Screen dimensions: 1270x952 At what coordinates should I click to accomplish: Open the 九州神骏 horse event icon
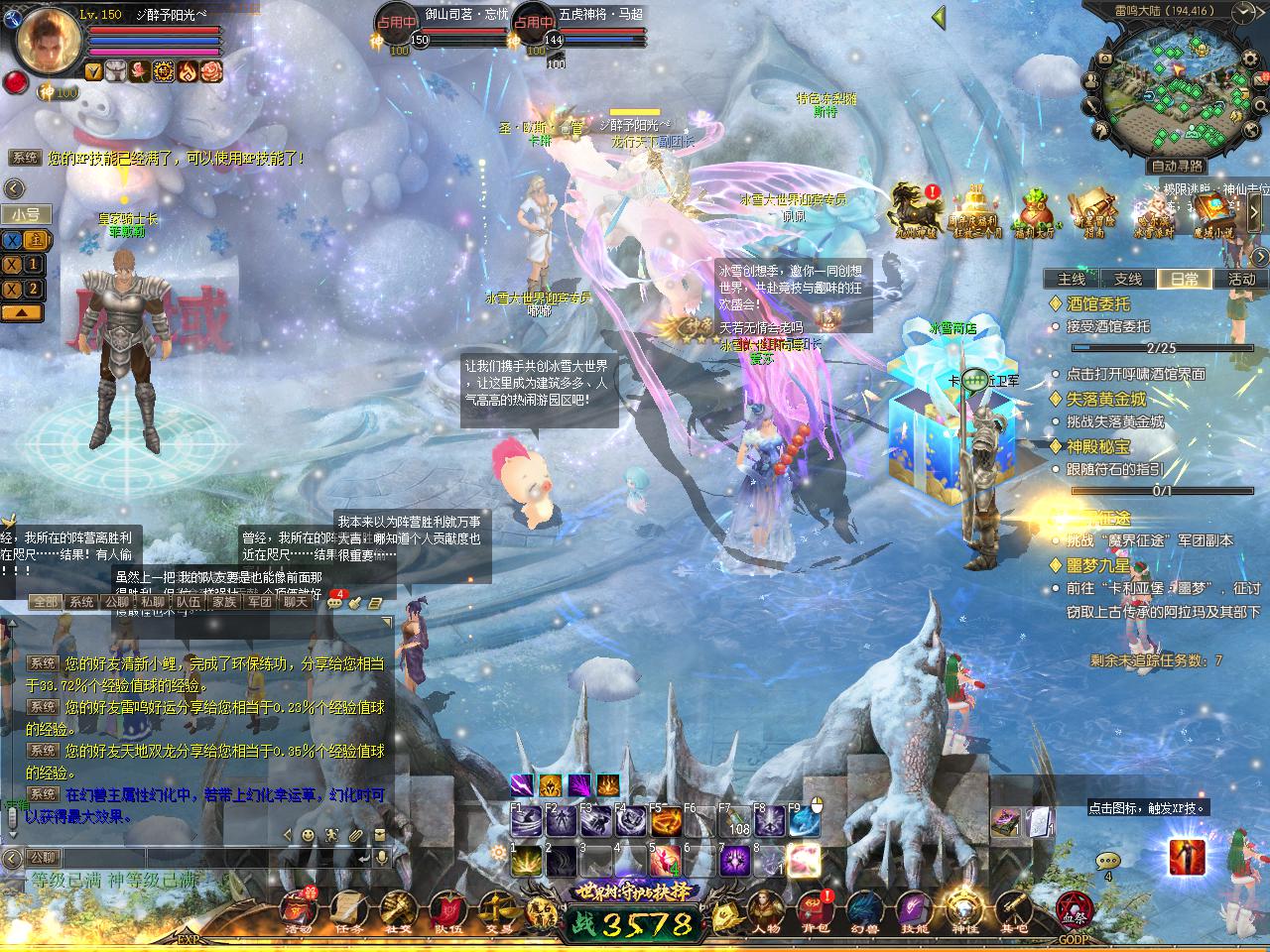[913, 209]
